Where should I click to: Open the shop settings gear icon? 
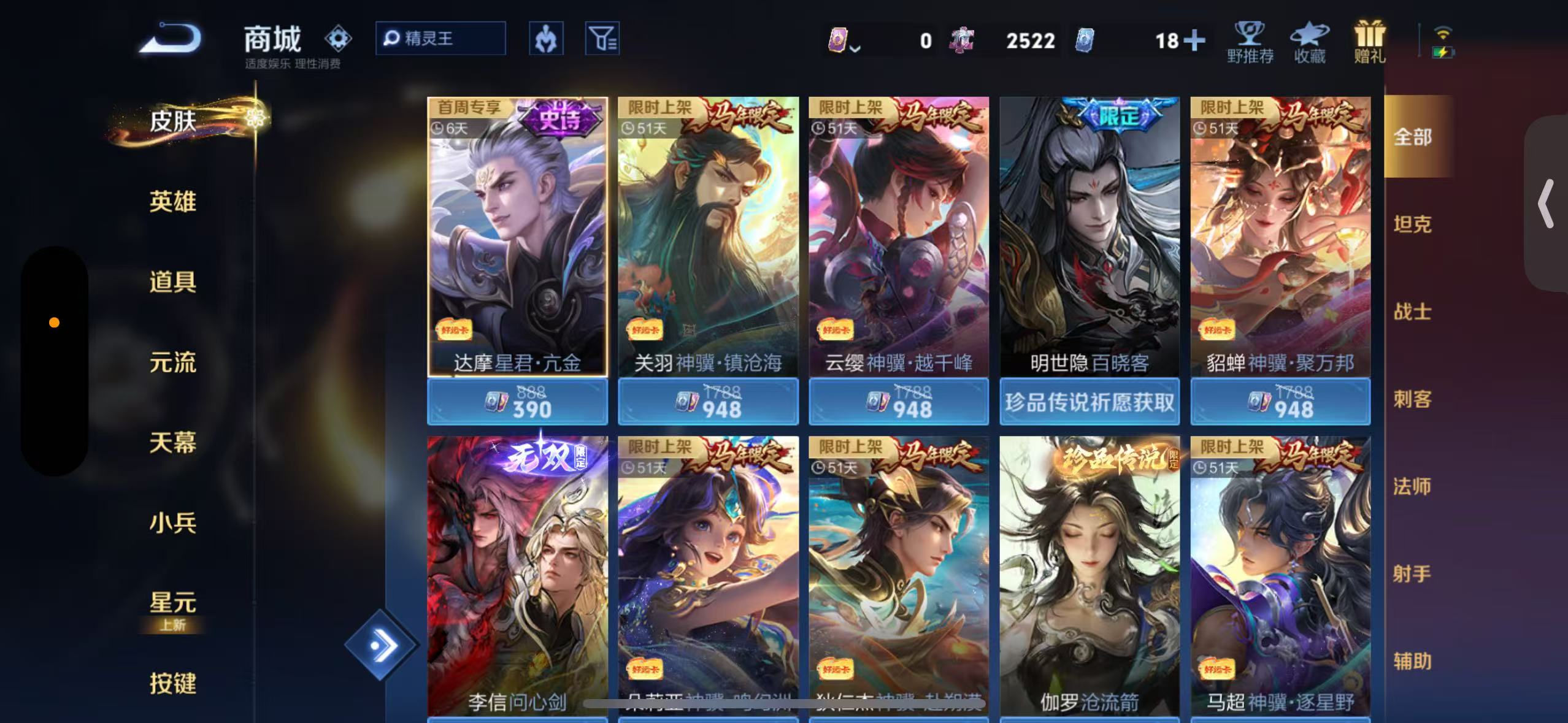tap(338, 38)
